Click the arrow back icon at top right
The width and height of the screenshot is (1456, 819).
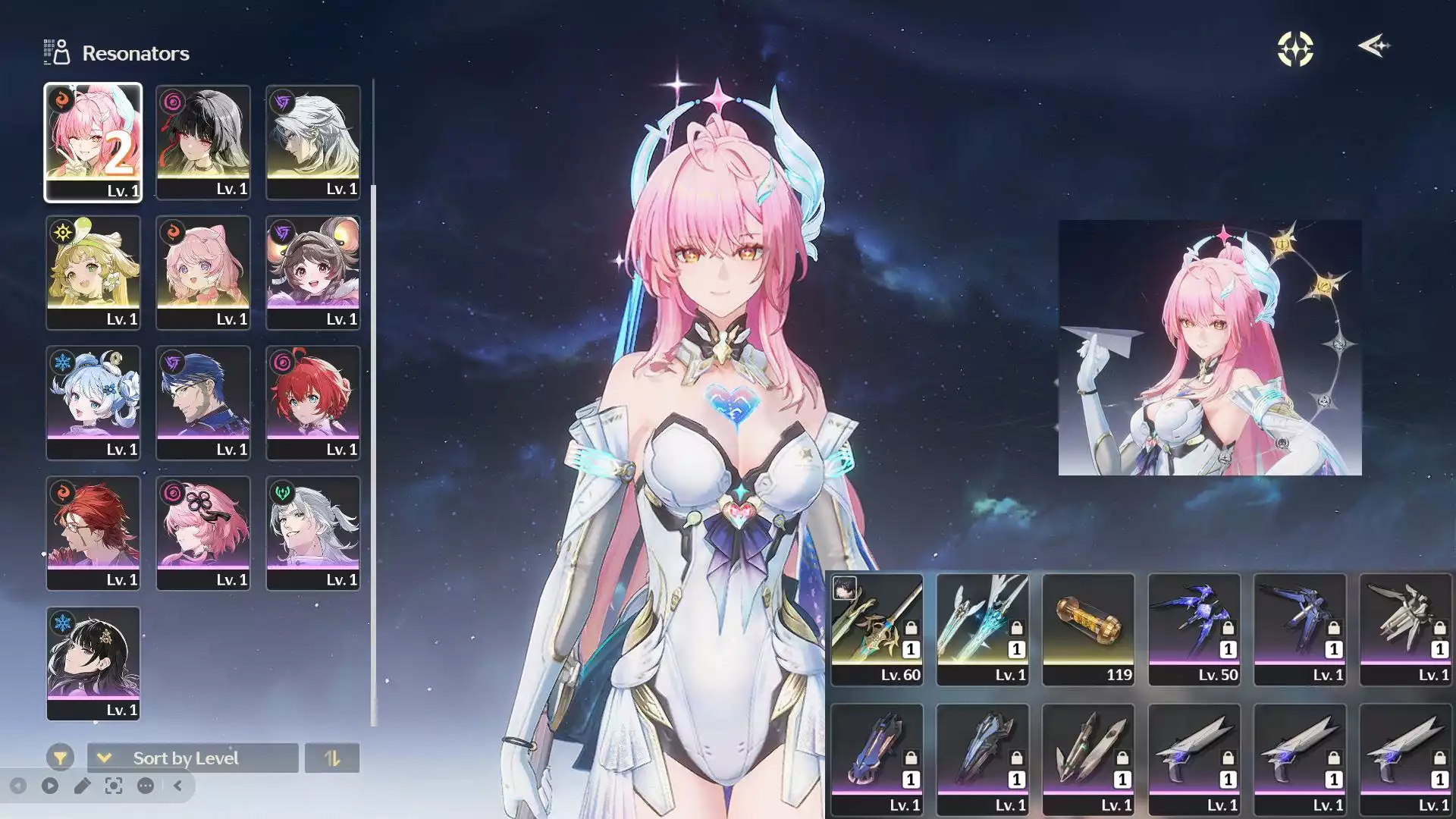pyautogui.click(x=1374, y=47)
